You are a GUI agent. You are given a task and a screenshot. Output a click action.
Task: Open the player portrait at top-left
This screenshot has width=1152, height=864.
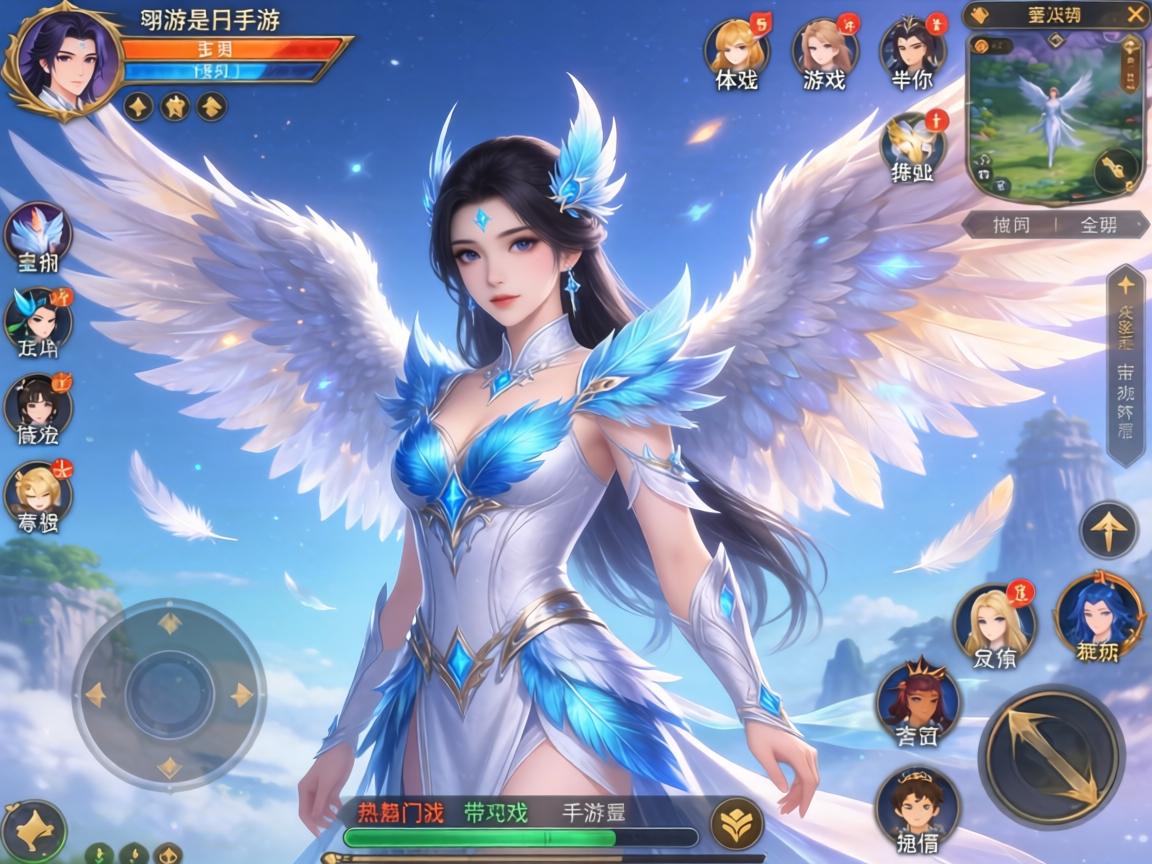pos(64,60)
